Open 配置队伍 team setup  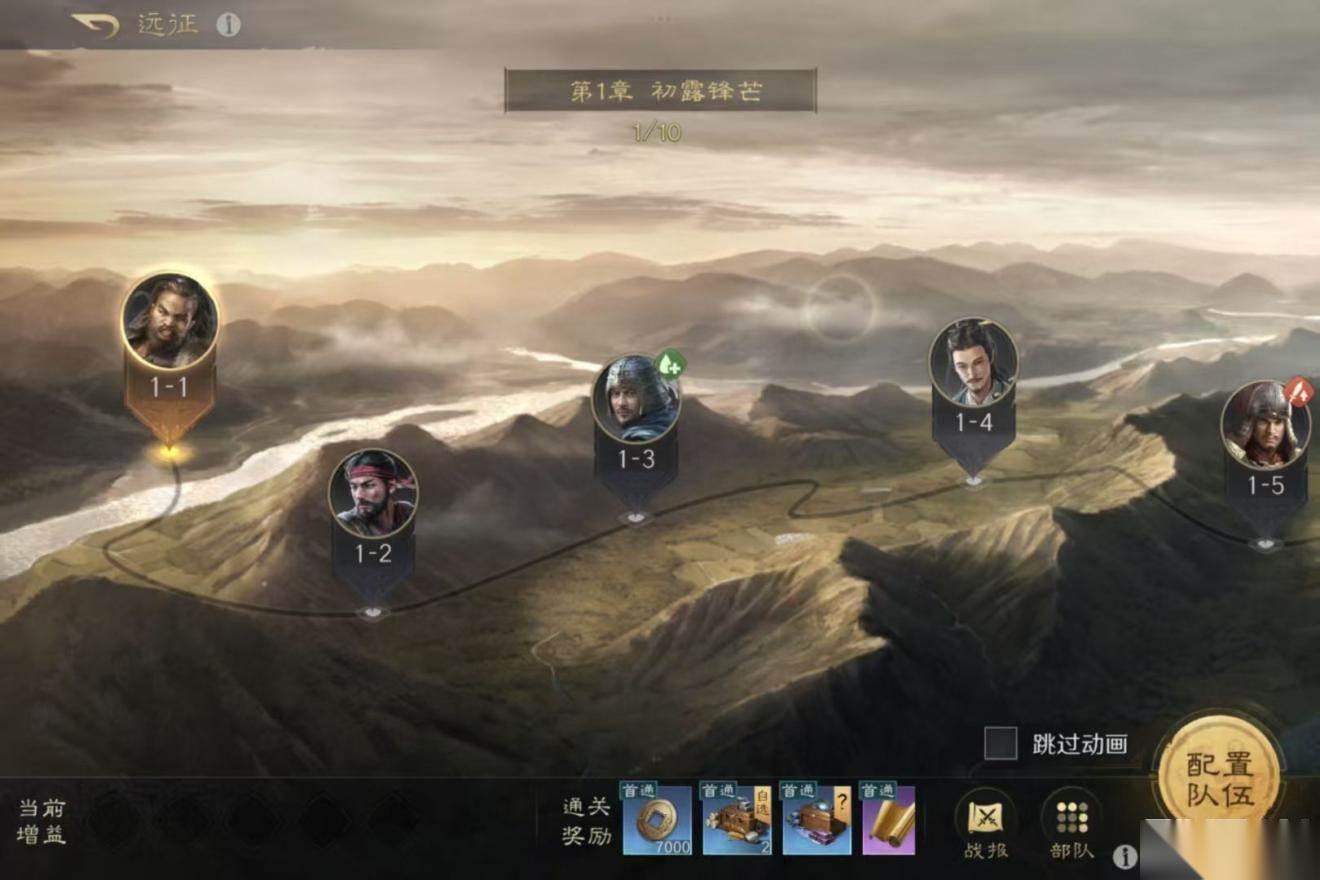(1219, 779)
